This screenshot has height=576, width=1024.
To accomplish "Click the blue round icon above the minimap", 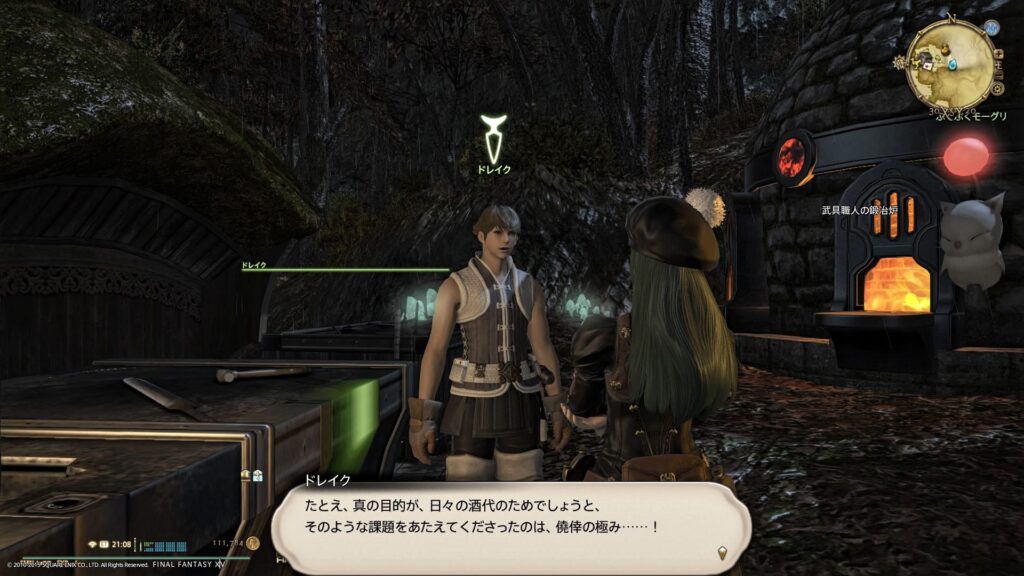I will [x=991, y=28].
